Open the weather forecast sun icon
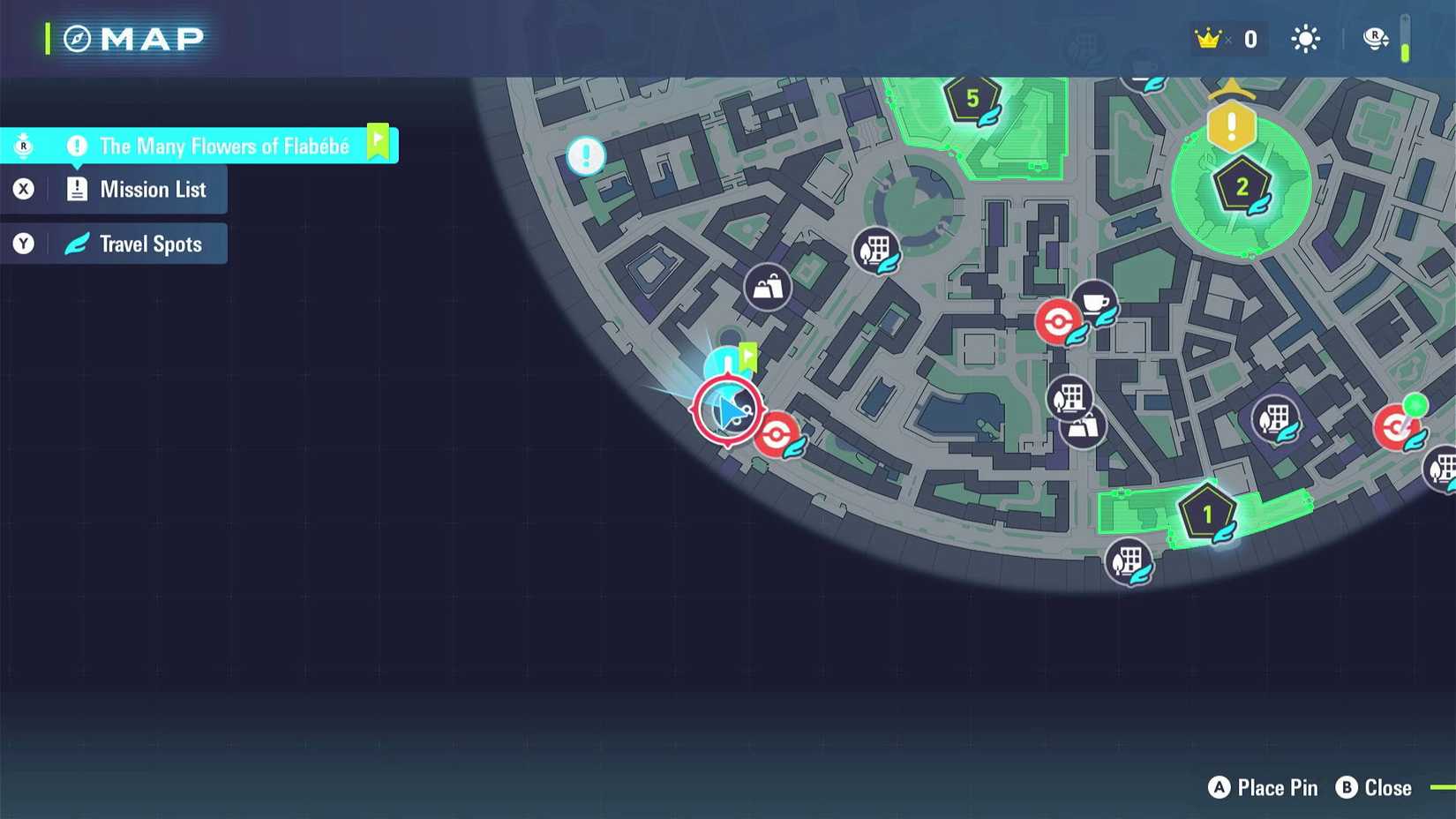The height and width of the screenshot is (819, 1456). 1303,39
